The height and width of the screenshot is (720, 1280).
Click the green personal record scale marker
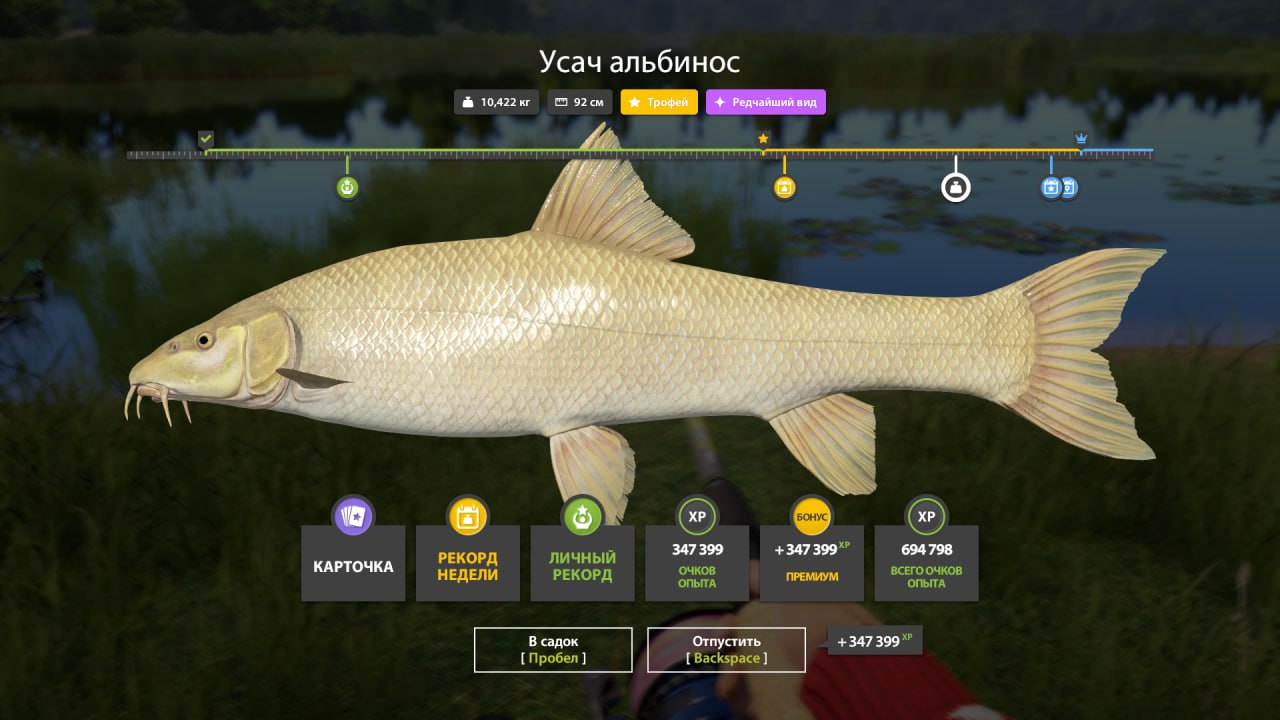click(x=347, y=187)
